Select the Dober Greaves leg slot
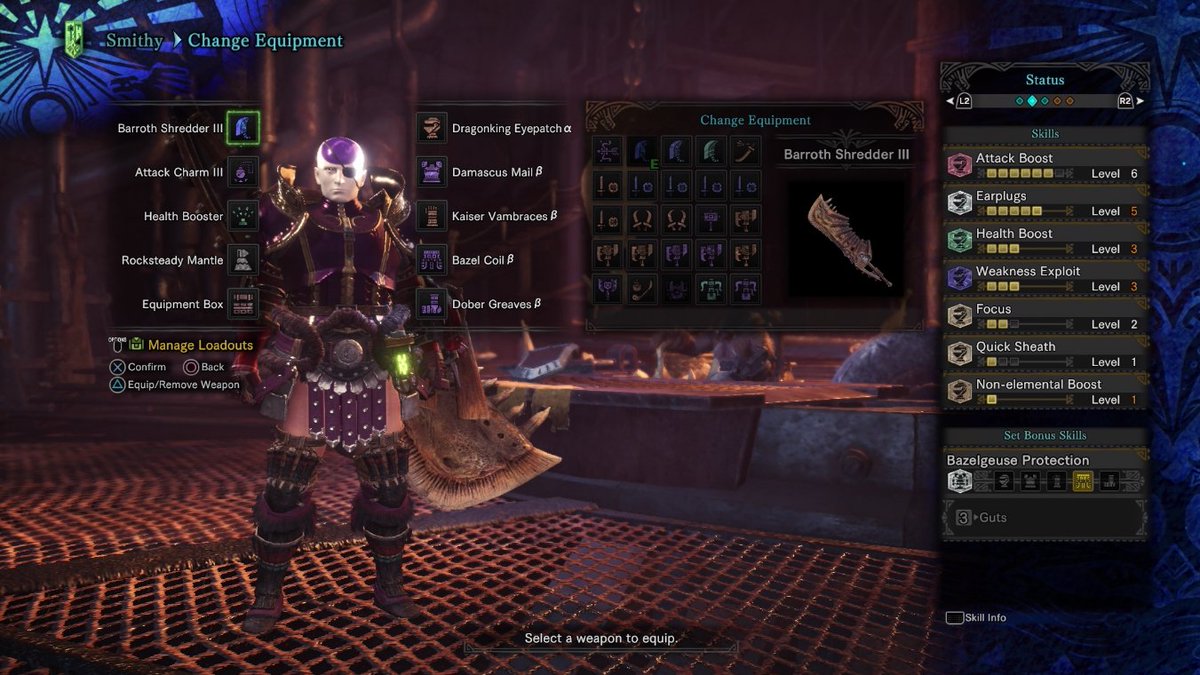The width and height of the screenshot is (1200, 675). tap(432, 304)
